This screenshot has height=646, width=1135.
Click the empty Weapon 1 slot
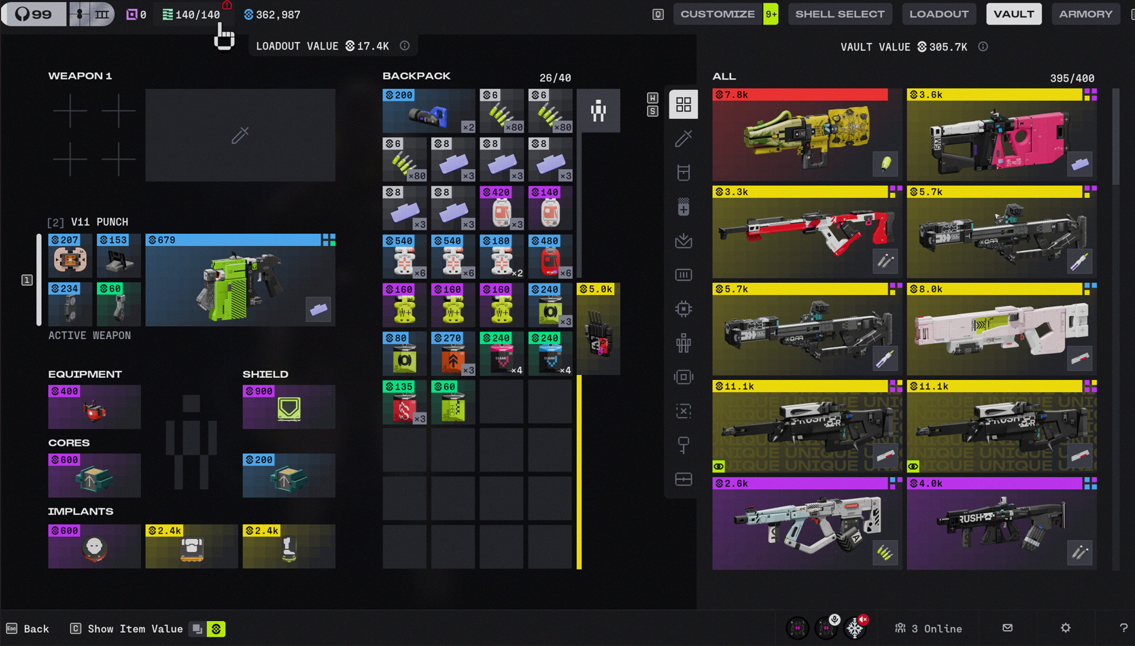pos(240,136)
